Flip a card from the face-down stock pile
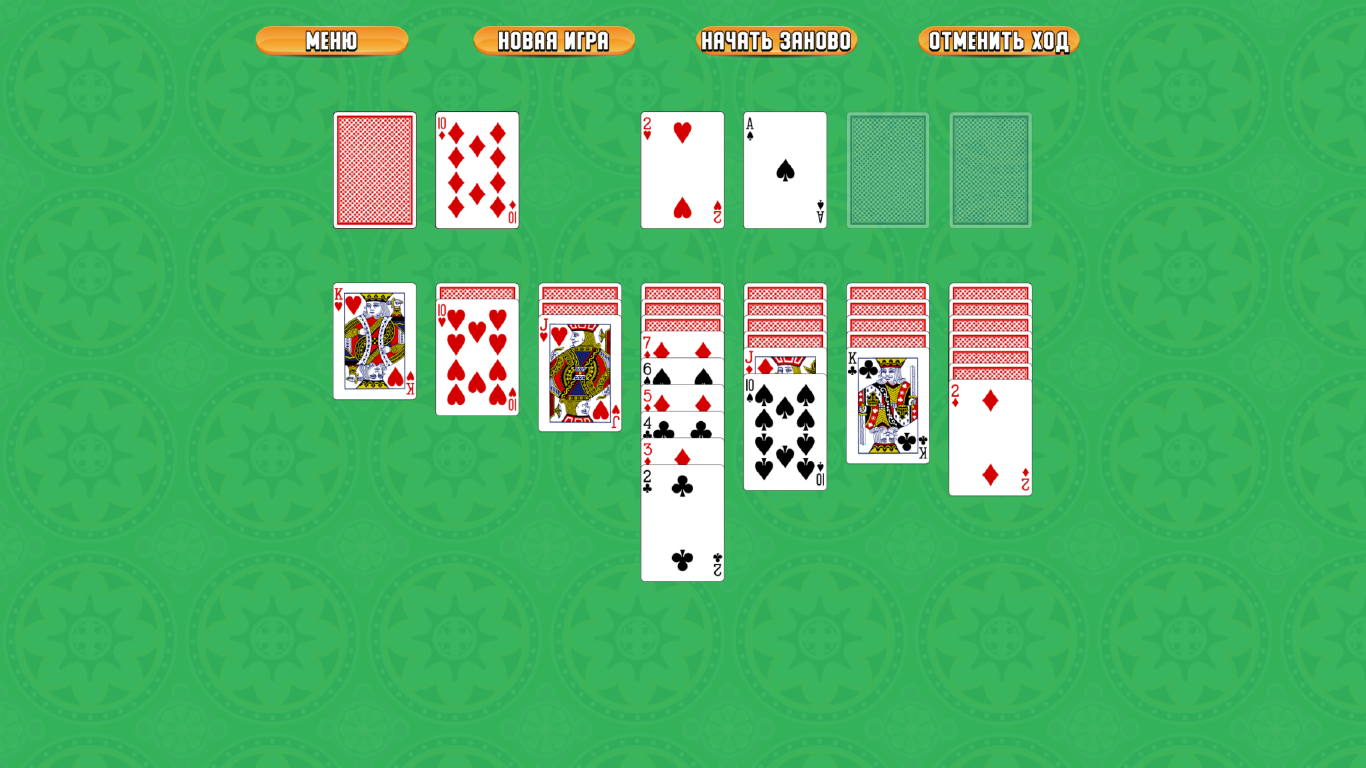The image size is (1366, 768). tap(374, 169)
